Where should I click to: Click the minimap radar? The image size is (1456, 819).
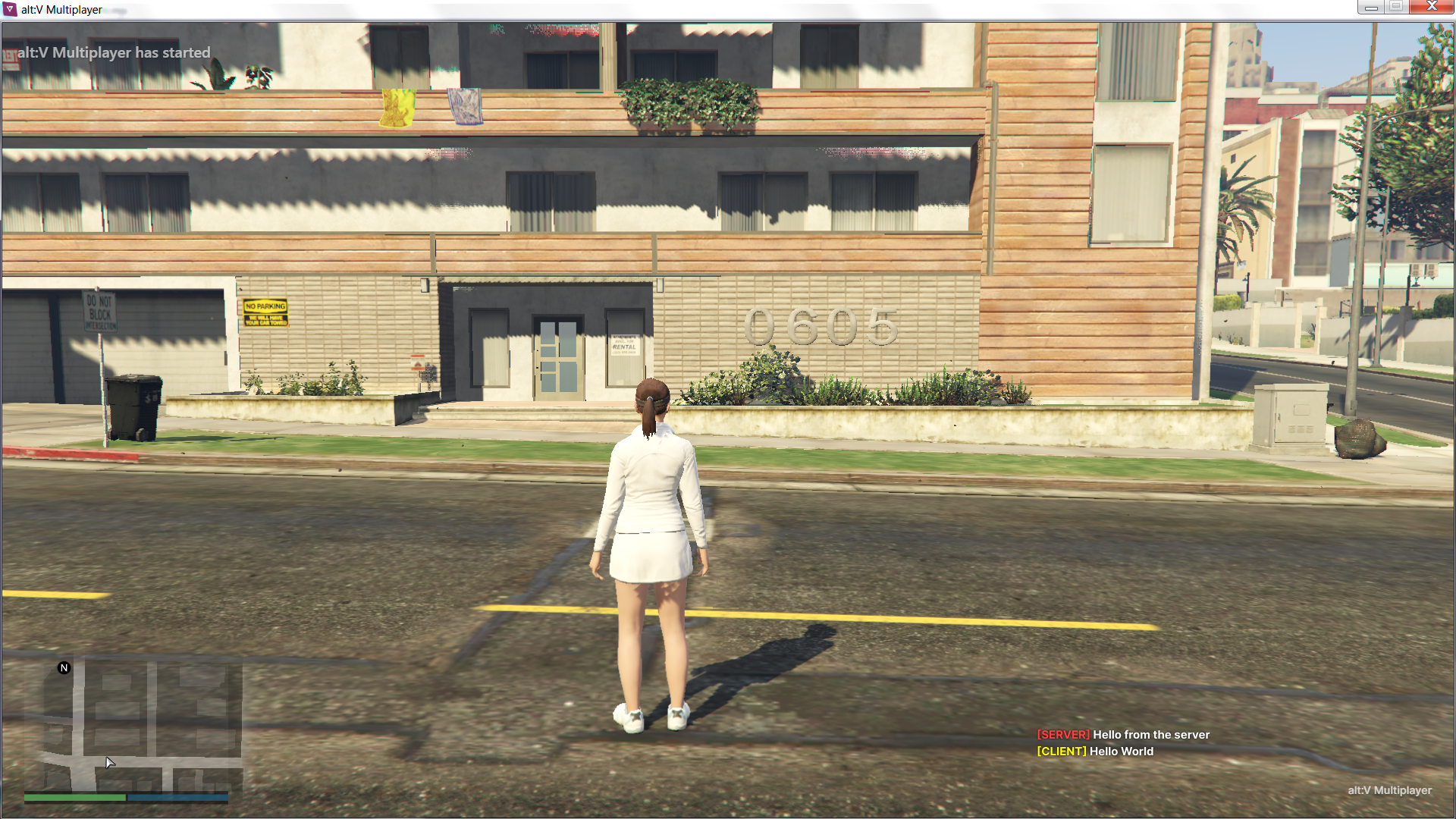point(133,724)
